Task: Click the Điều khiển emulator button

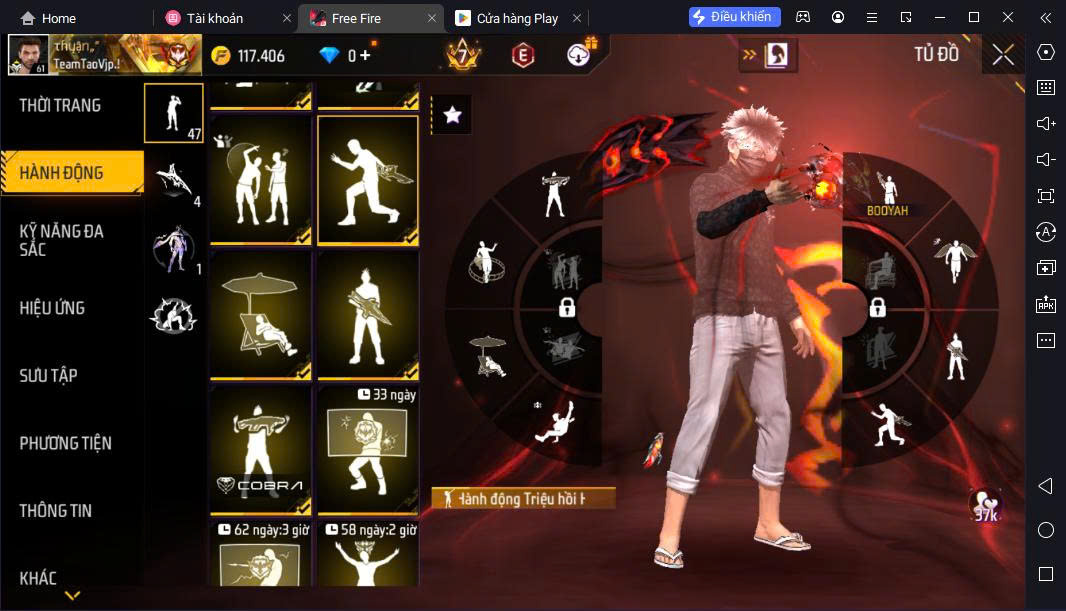Action: [734, 17]
